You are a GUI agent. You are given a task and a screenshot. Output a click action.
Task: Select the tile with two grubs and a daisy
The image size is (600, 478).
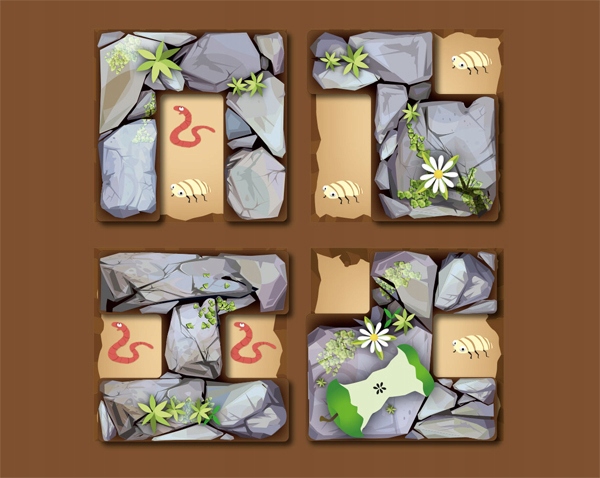pyautogui.click(x=404, y=126)
